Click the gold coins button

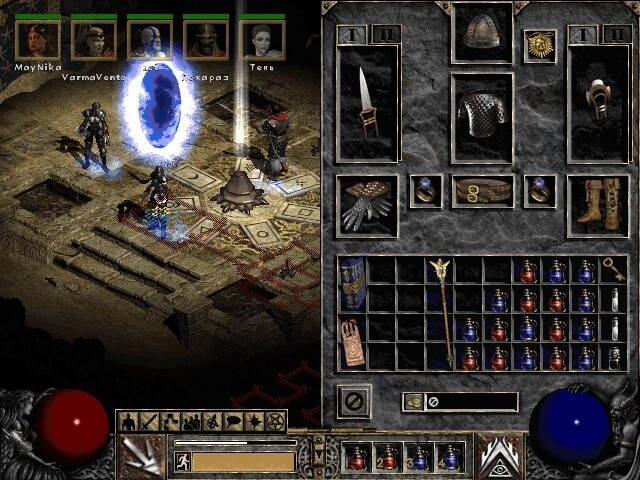pos(413,402)
